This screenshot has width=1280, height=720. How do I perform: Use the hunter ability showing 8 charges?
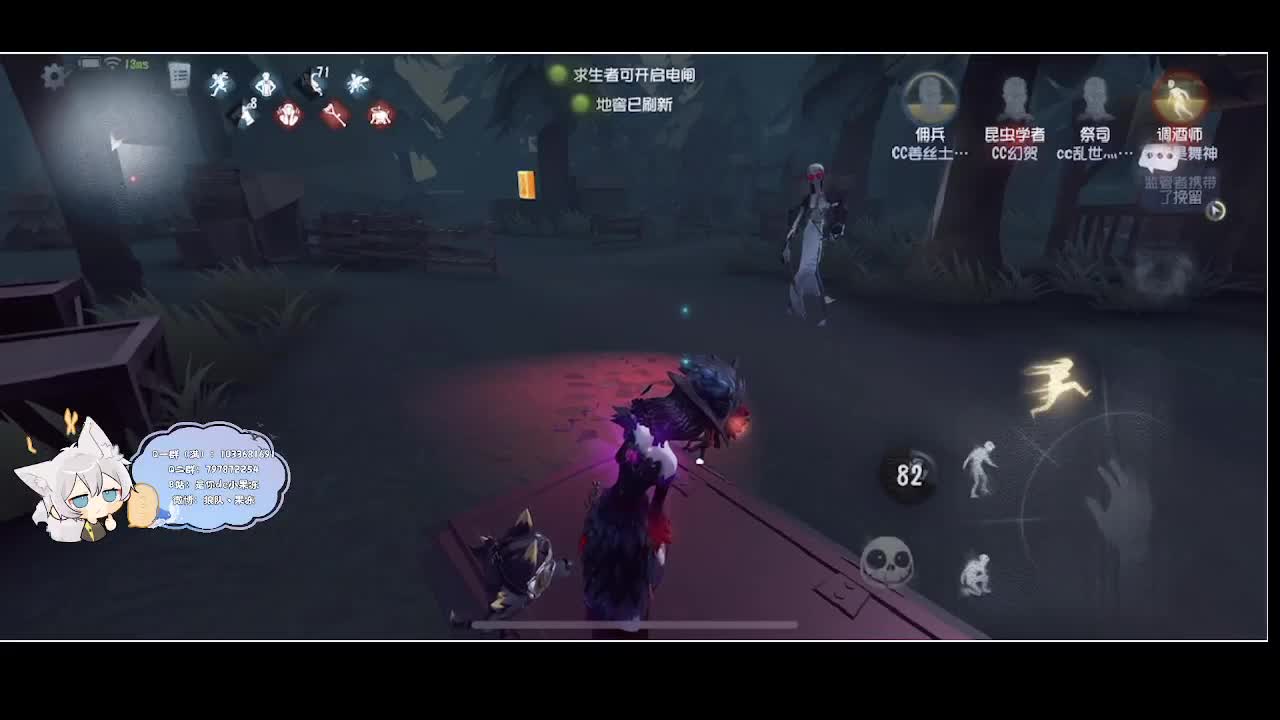coord(248,114)
